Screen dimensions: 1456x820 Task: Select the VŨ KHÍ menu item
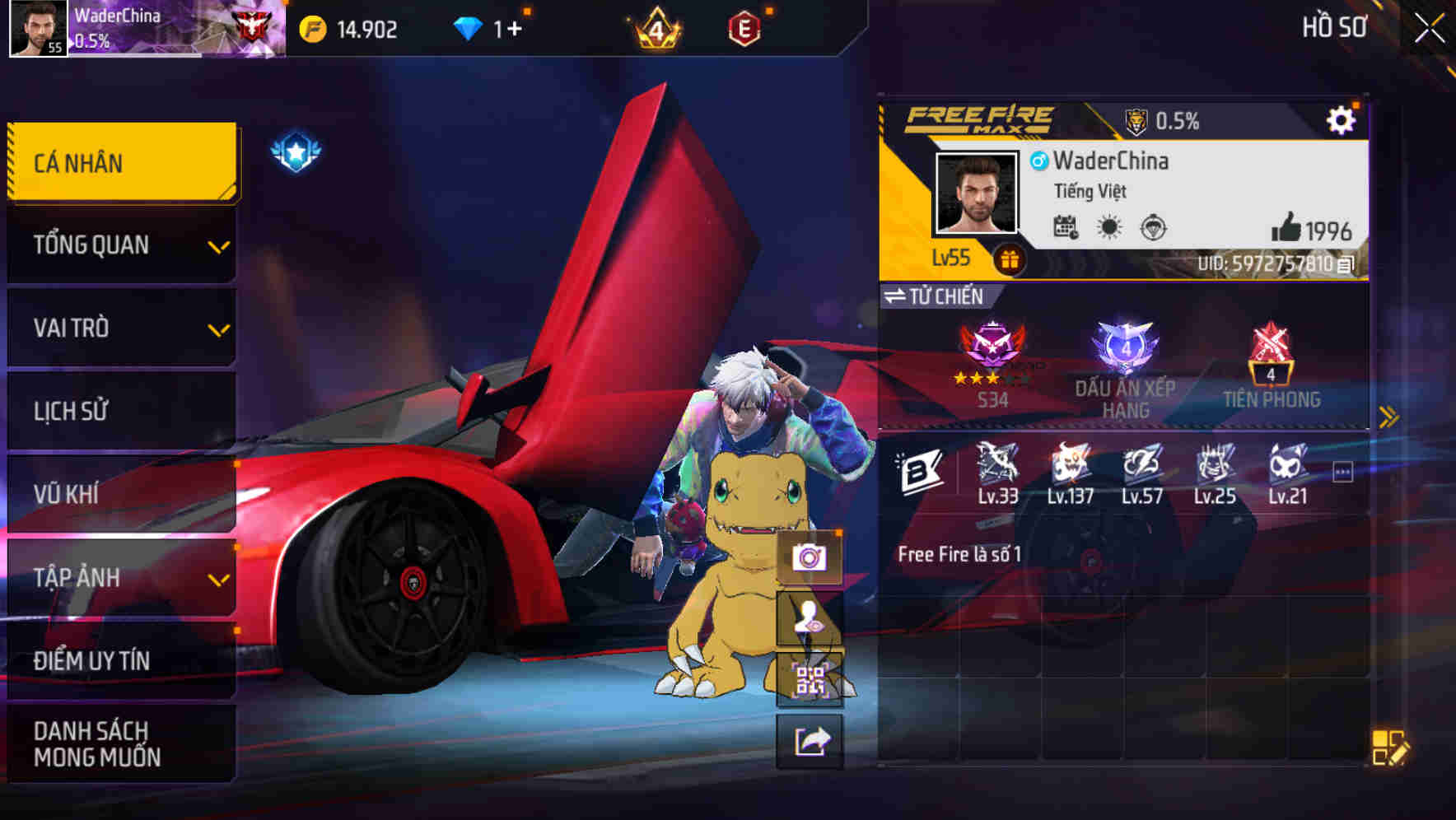pyautogui.click(x=120, y=493)
